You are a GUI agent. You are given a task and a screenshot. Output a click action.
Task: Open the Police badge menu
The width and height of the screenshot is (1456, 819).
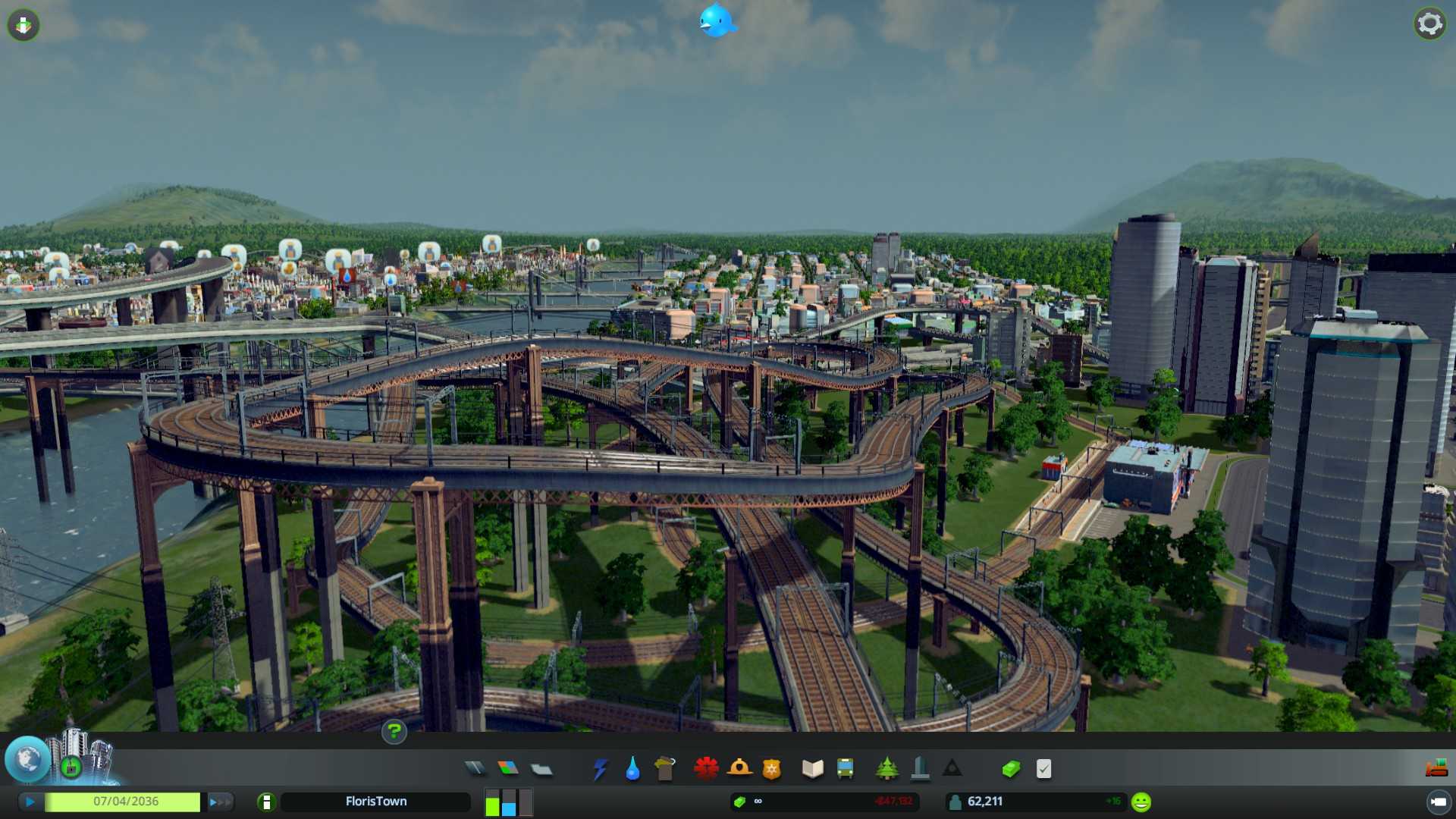772,769
